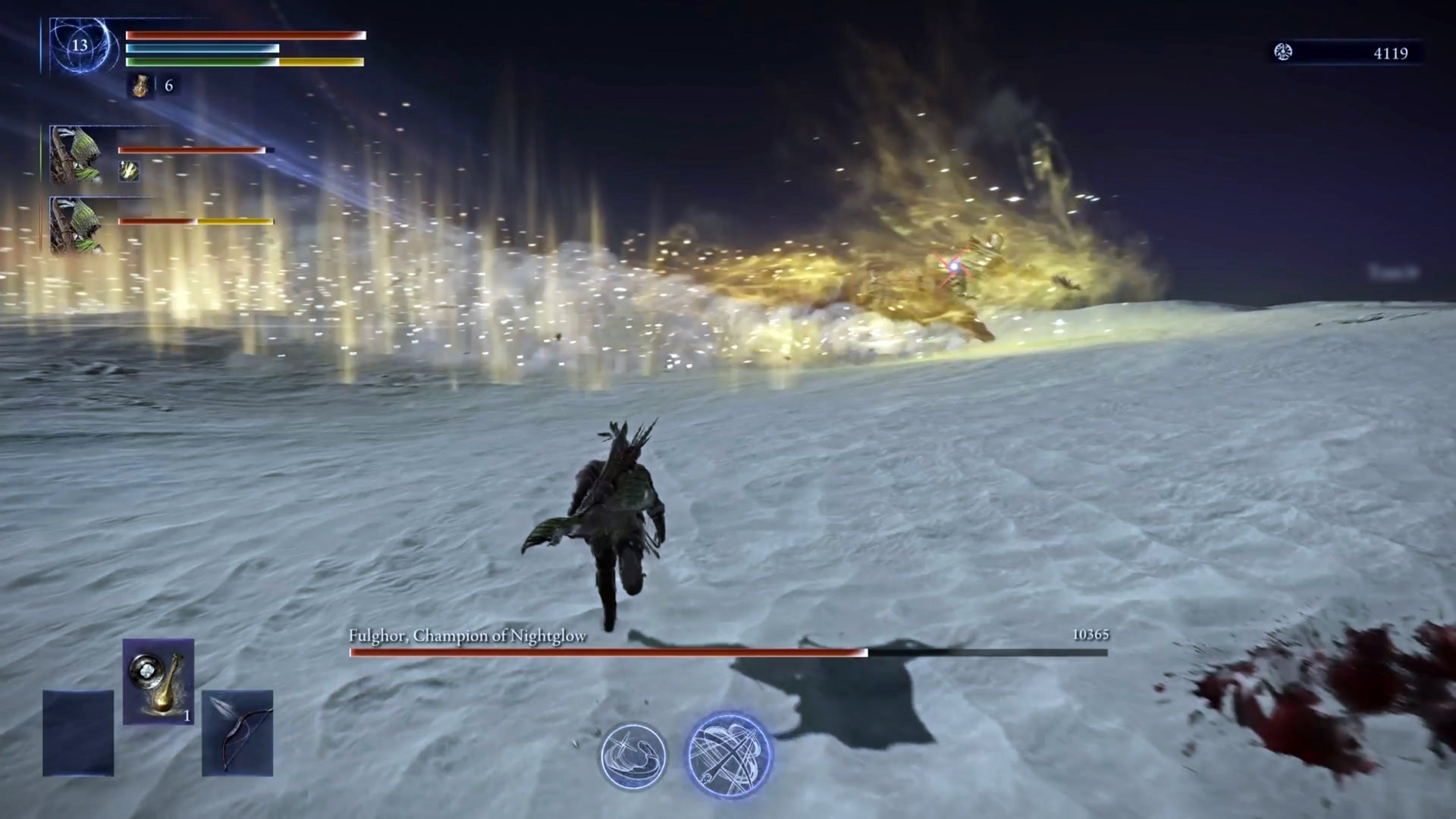Click the rune total 4119 display

tap(1392, 53)
